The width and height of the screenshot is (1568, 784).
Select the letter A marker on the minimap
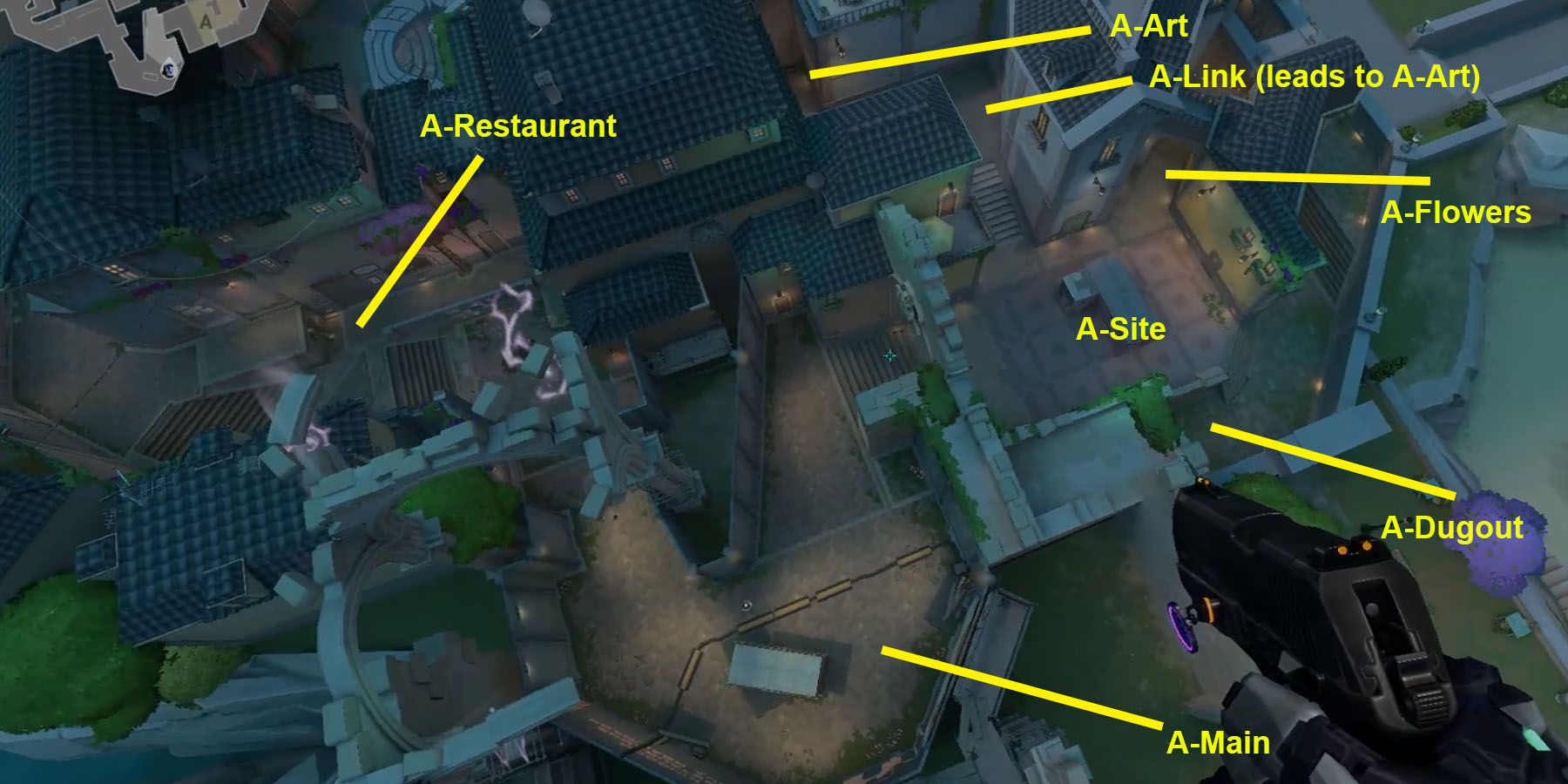(x=206, y=22)
